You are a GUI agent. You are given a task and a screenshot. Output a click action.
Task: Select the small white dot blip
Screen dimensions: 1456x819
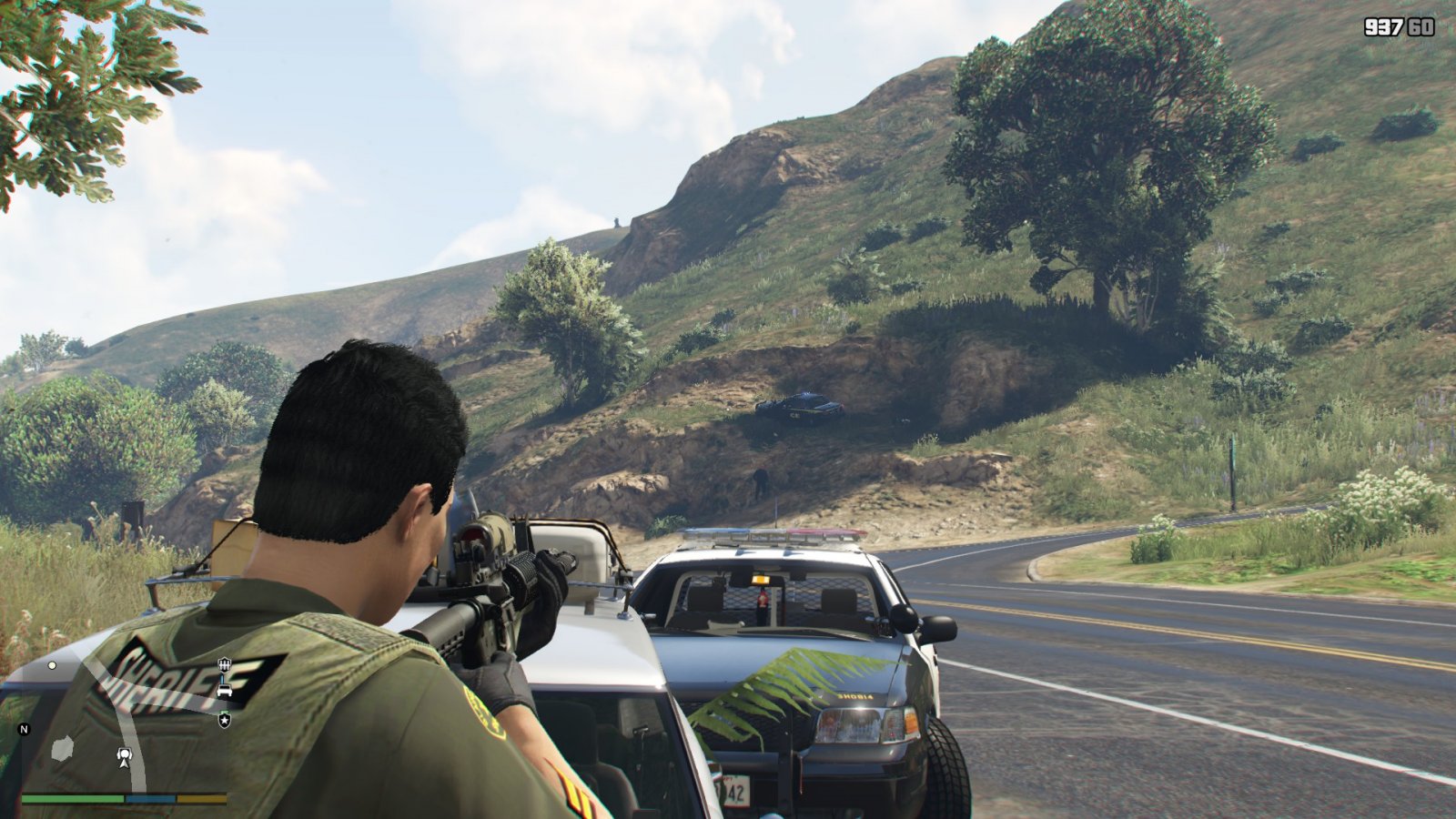(52, 665)
